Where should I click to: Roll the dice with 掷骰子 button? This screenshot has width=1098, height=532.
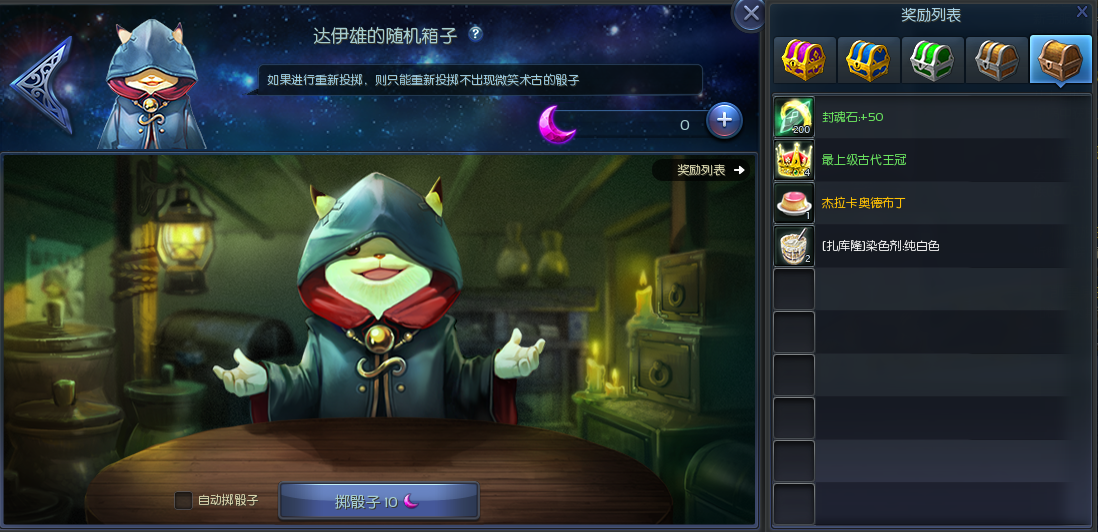click(378, 501)
